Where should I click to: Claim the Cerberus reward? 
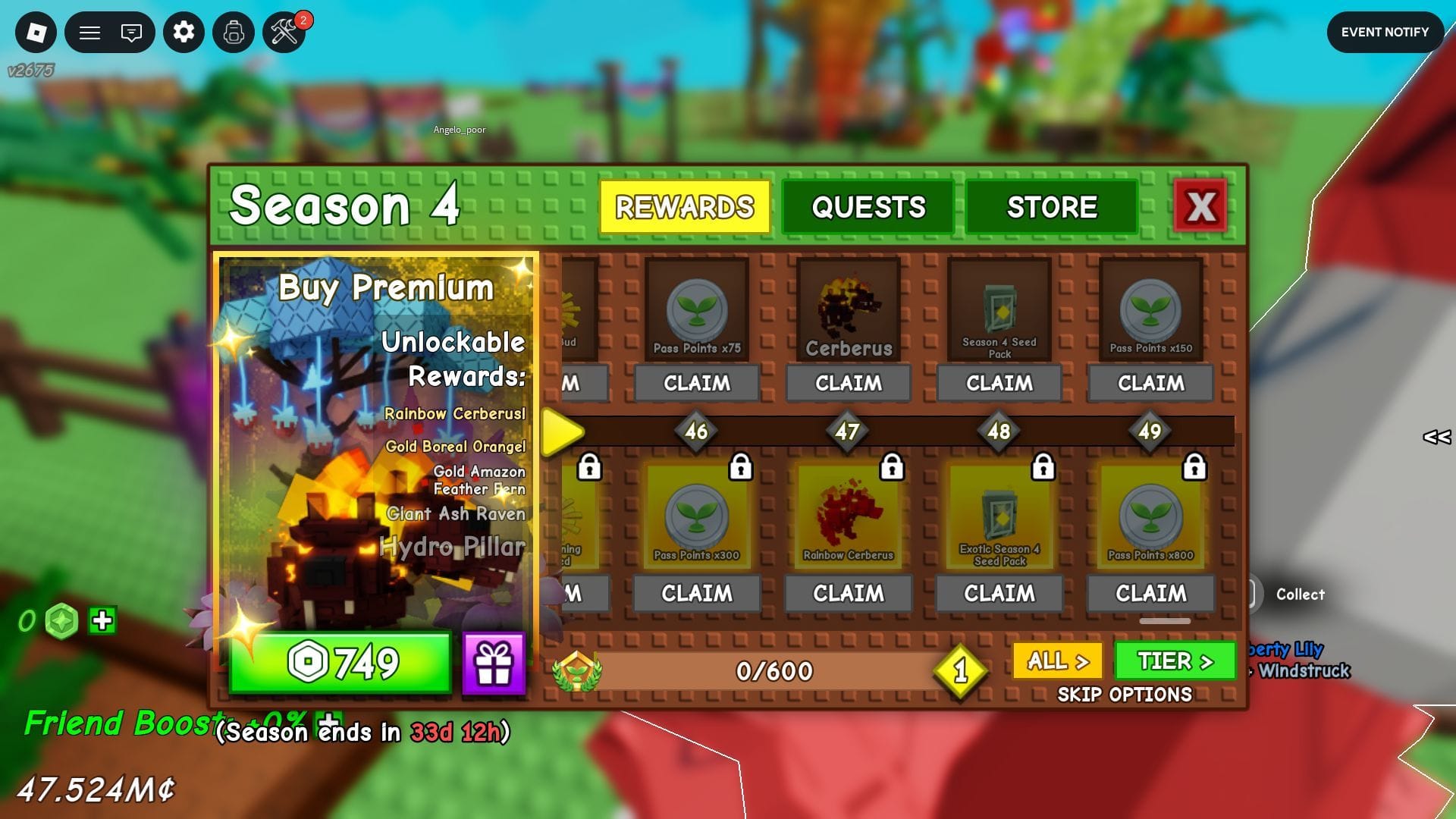(x=848, y=383)
